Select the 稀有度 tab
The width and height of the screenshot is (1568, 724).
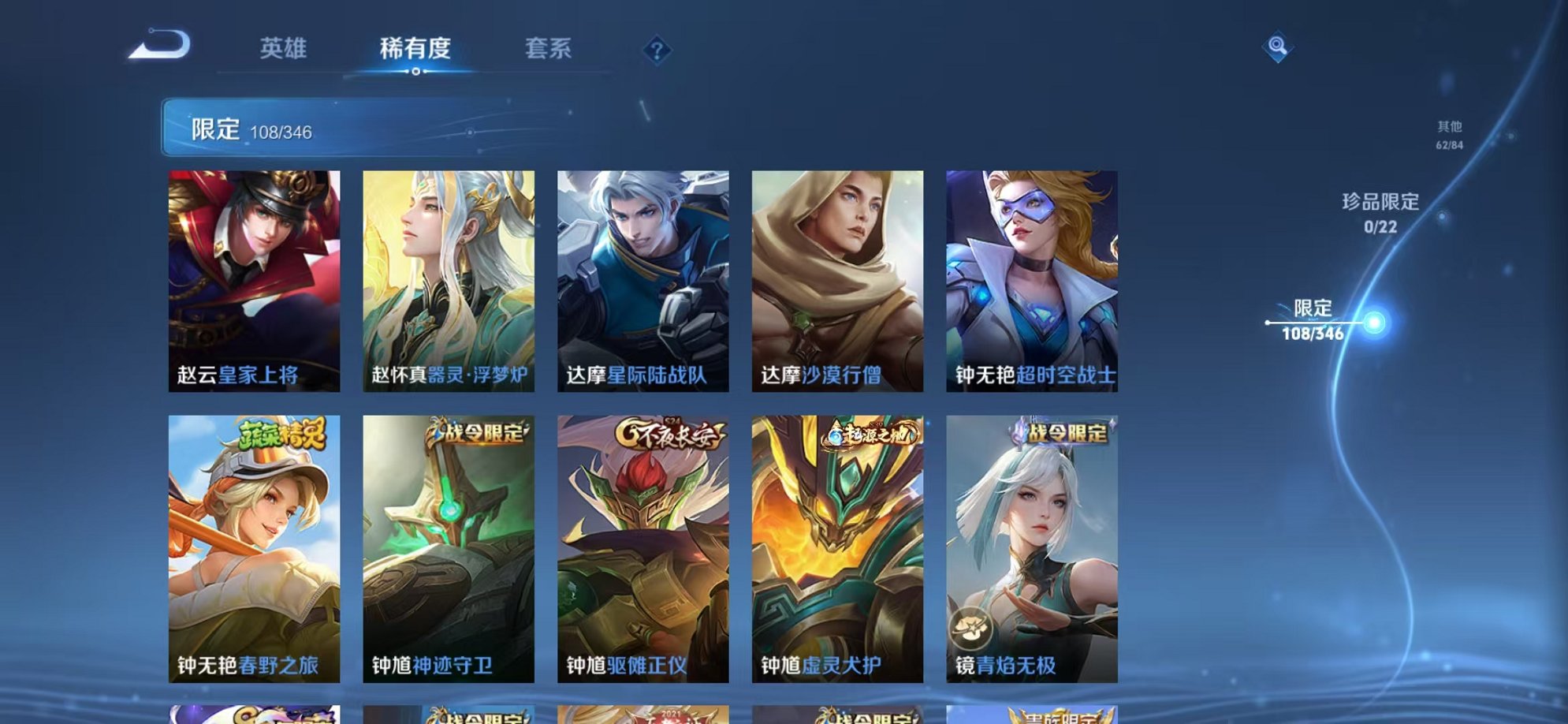pos(416,49)
